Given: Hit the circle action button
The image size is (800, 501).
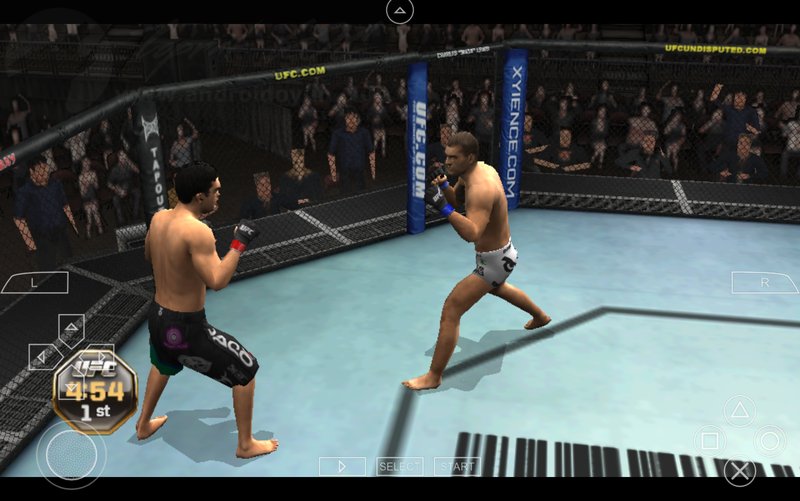Looking at the screenshot, I should tap(769, 440).
